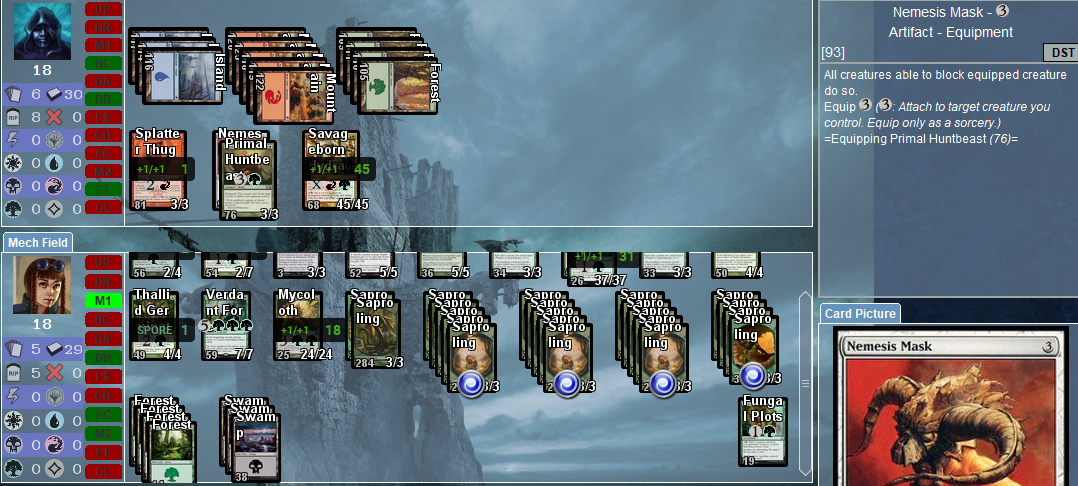Select the Mycoloth 24/24 creature

click(x=300, y=326)
